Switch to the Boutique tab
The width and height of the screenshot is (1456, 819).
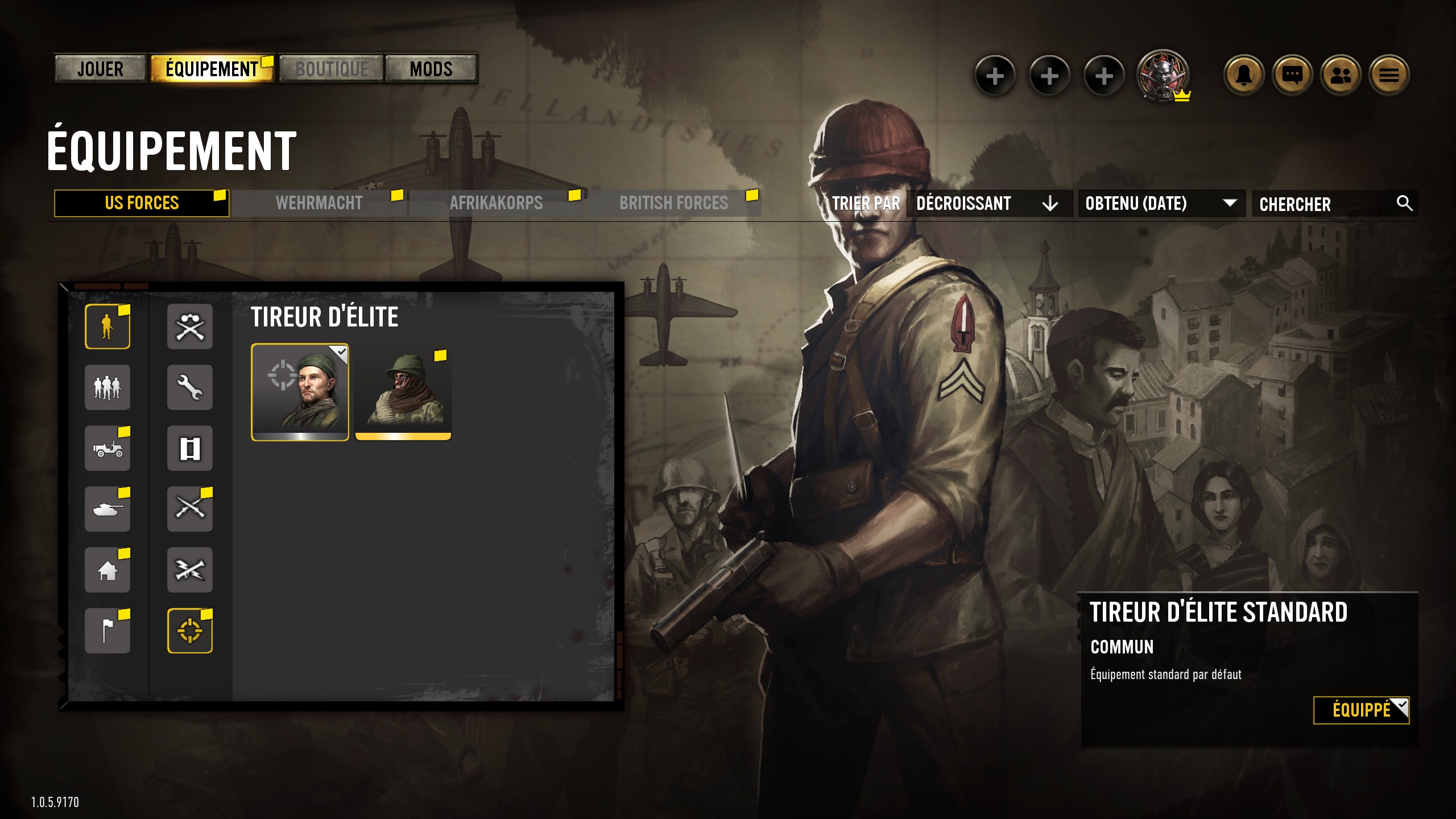coord(332,69)
